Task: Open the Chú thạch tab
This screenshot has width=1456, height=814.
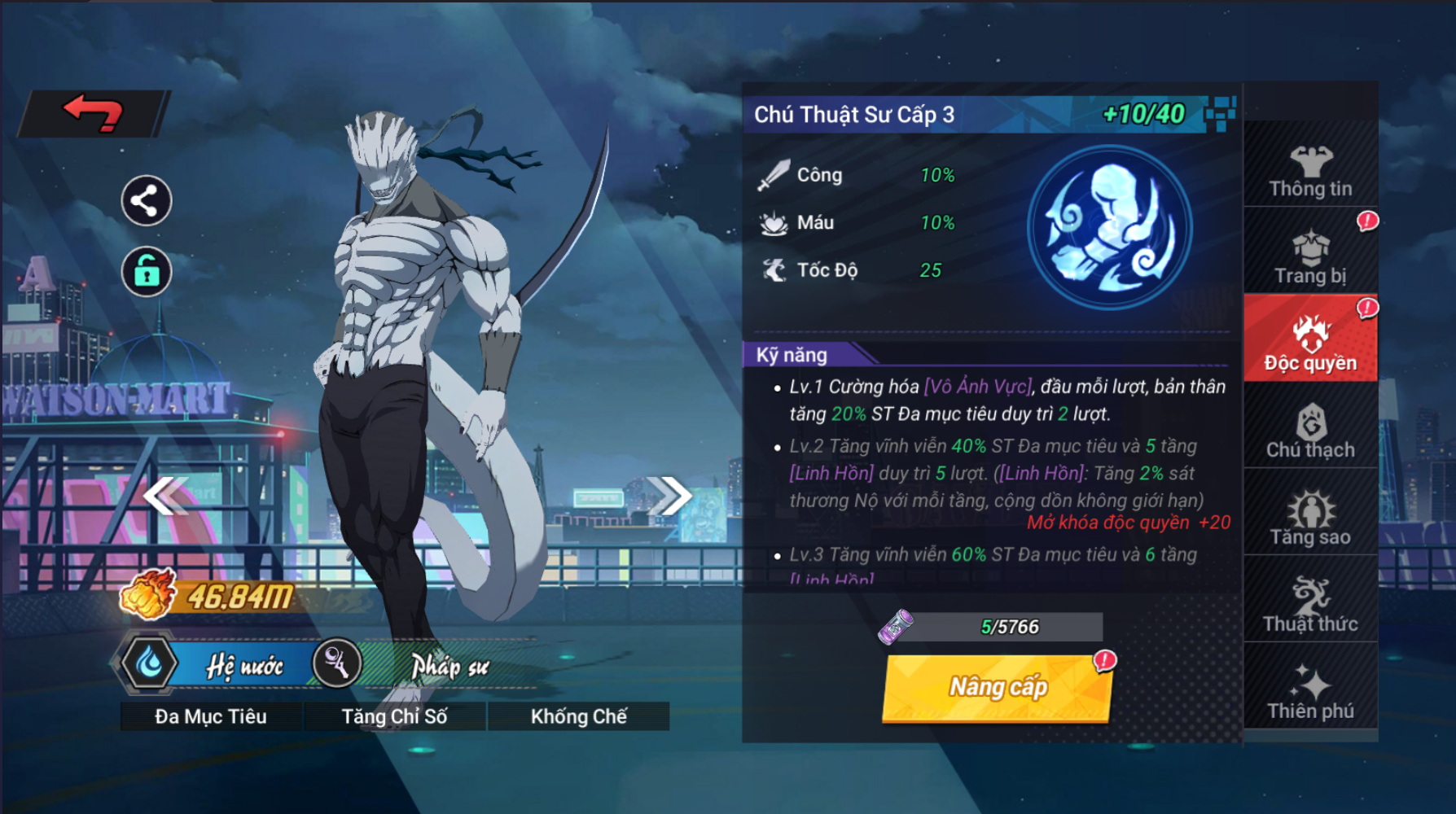Action: click(1310, 431)
